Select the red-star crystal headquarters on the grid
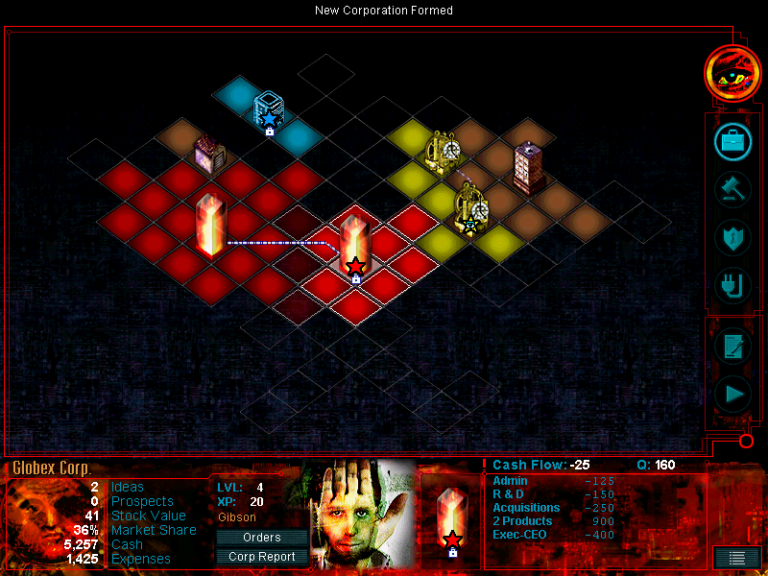This screenshot has width=768, height=576. point(355,248)
